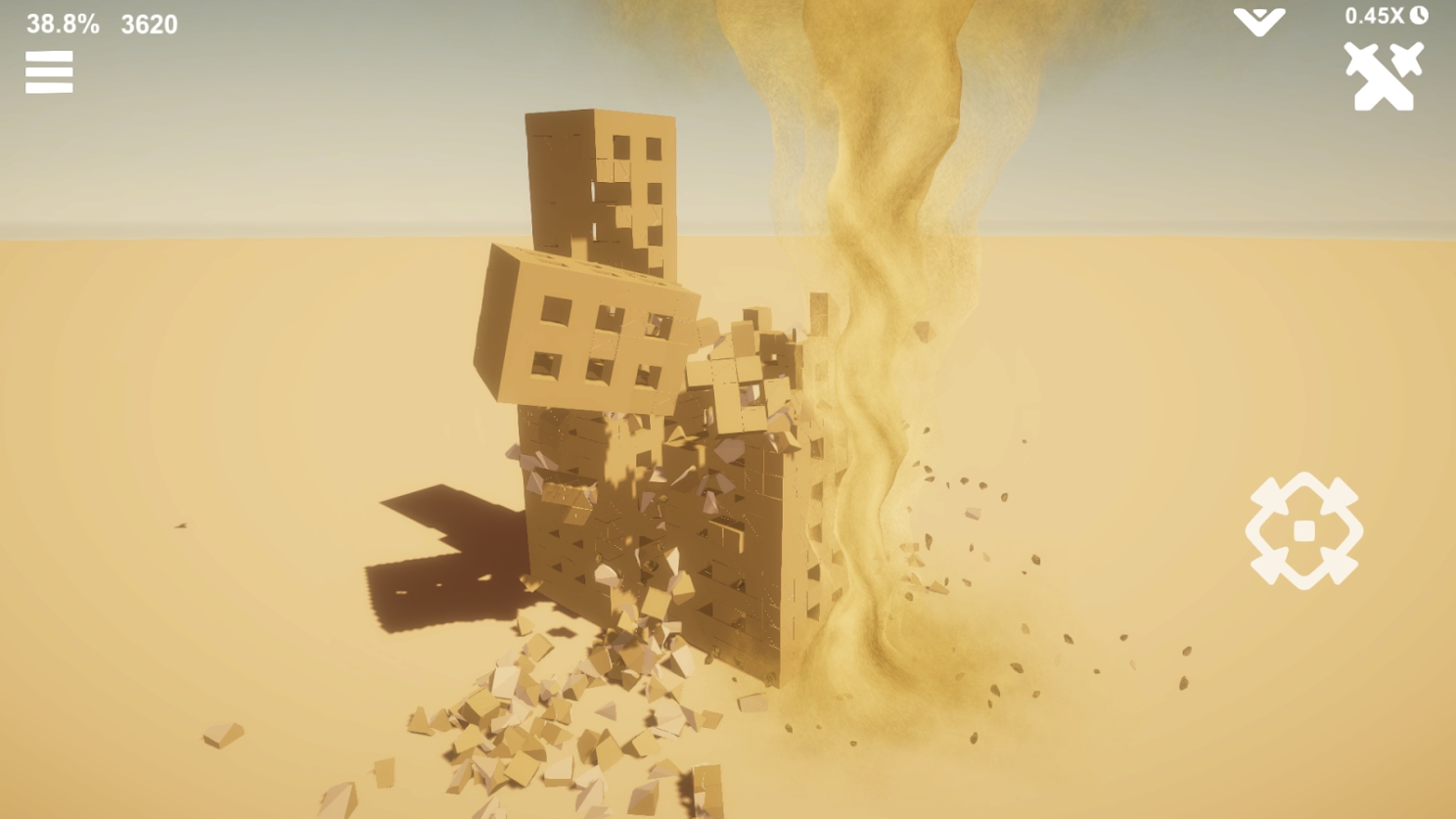
Task: Toggle the 0.45X slow-motion speed
Action: [1386, 16]
